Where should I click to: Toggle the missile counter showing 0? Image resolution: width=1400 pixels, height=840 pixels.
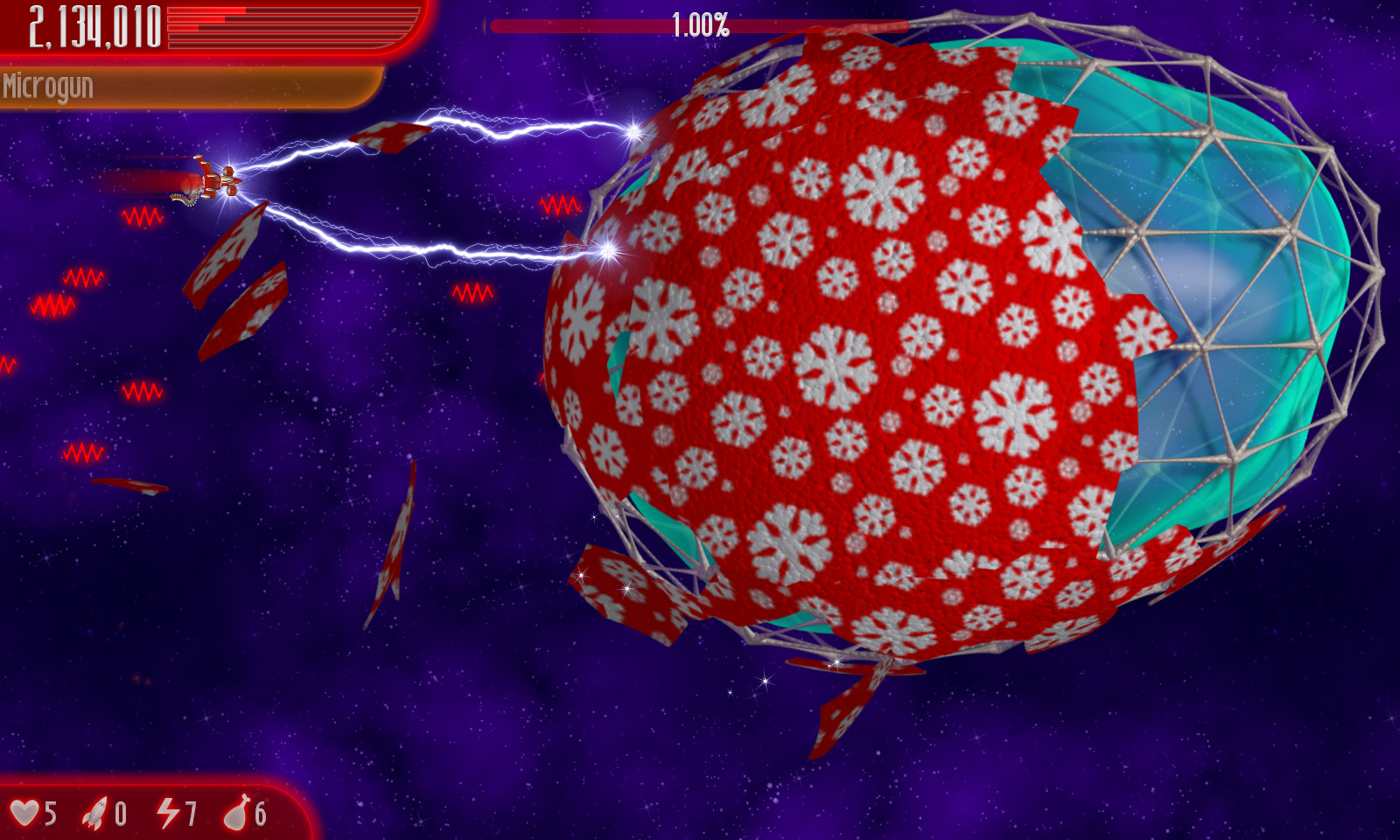click(x=119, y=812)
